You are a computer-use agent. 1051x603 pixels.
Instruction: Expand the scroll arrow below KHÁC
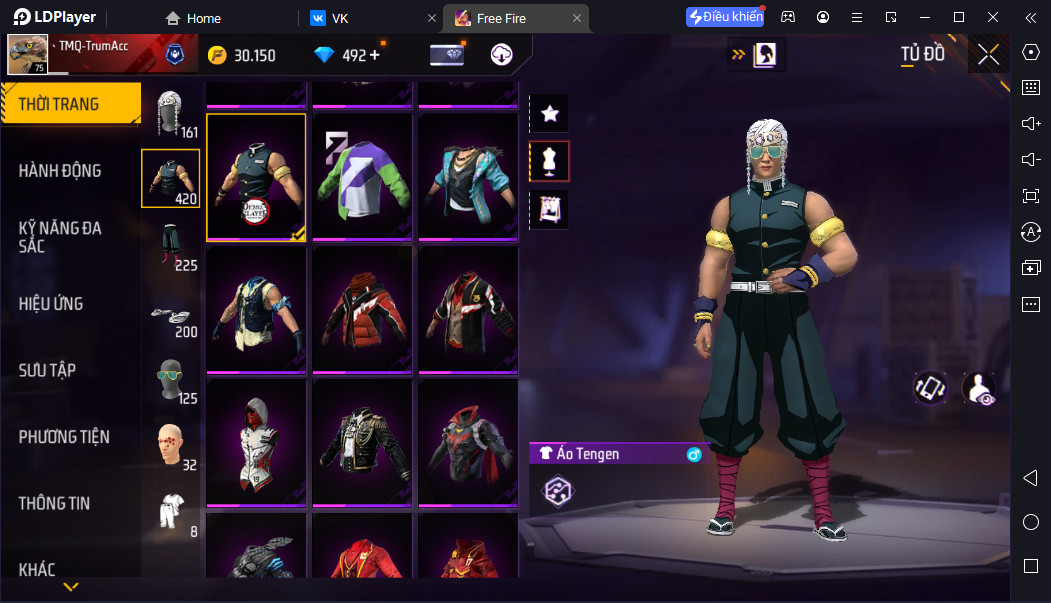coord(71,586)
